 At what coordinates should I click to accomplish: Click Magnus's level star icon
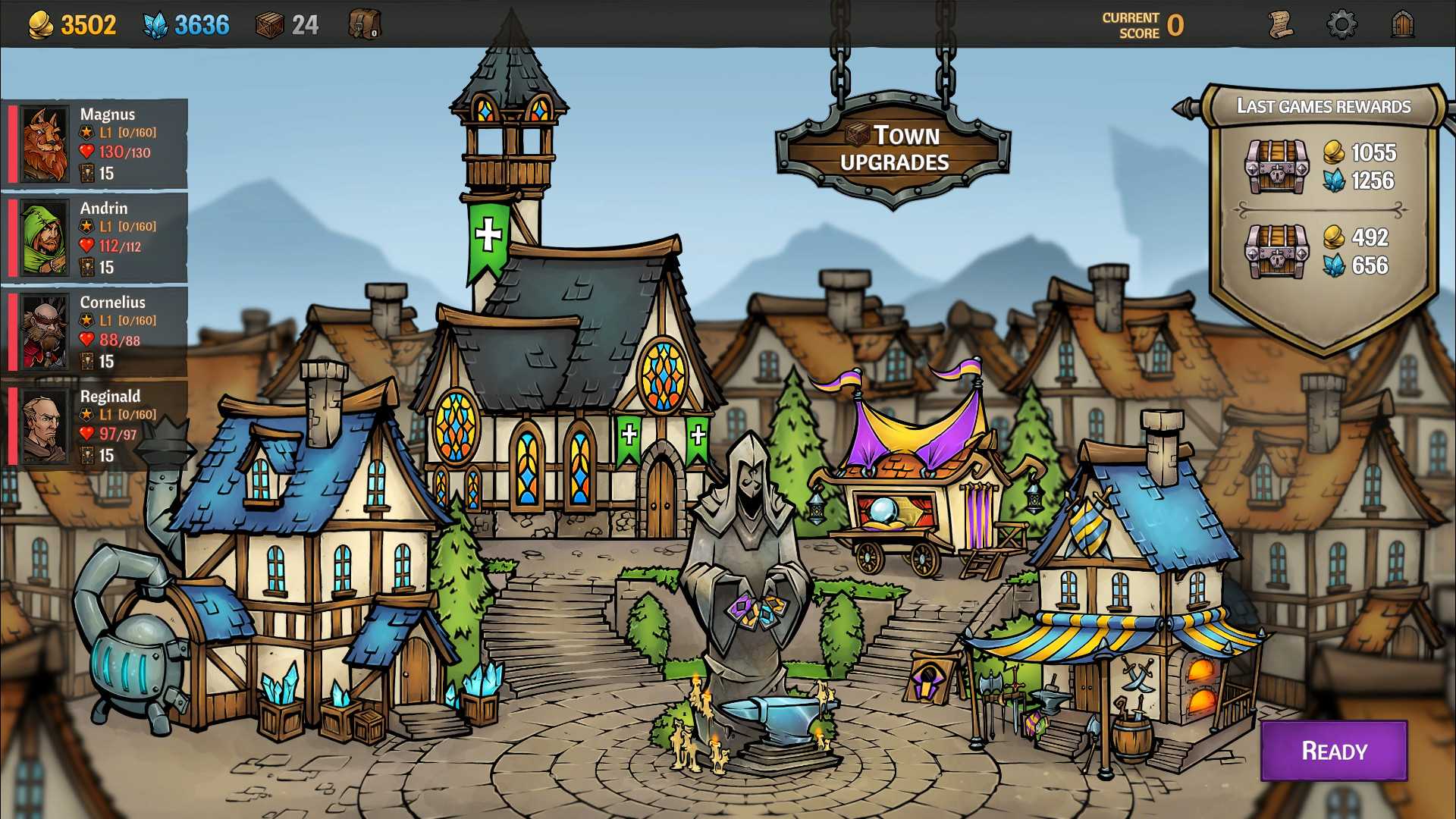click(85, 132)
